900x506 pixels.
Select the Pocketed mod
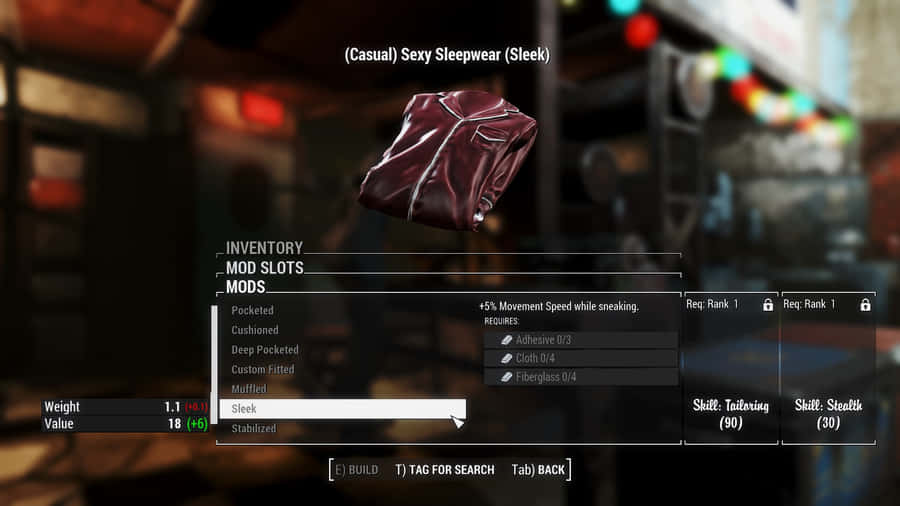pos(252,310)
